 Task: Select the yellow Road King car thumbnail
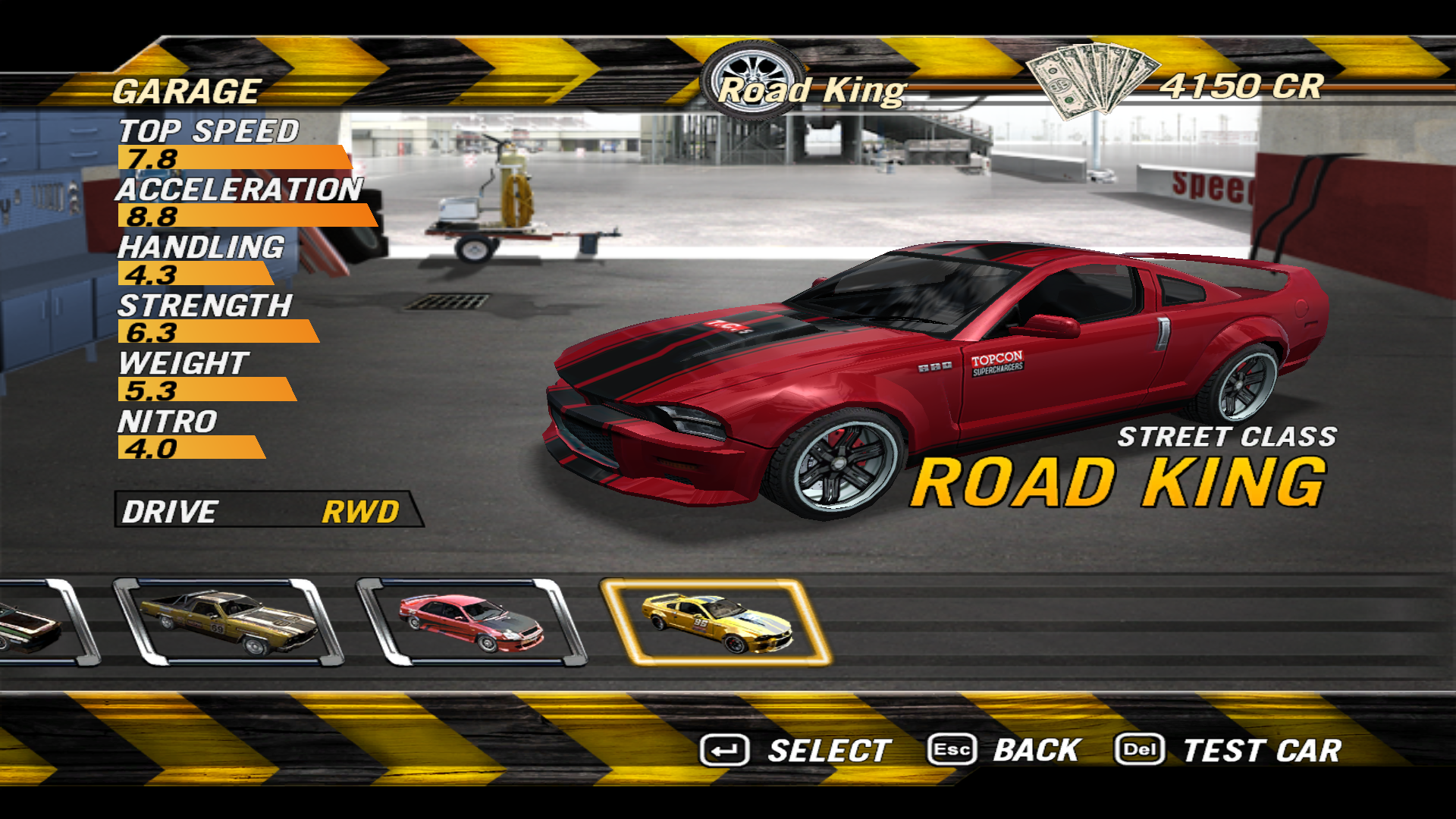pyautogui.click(x=716, y=623)
